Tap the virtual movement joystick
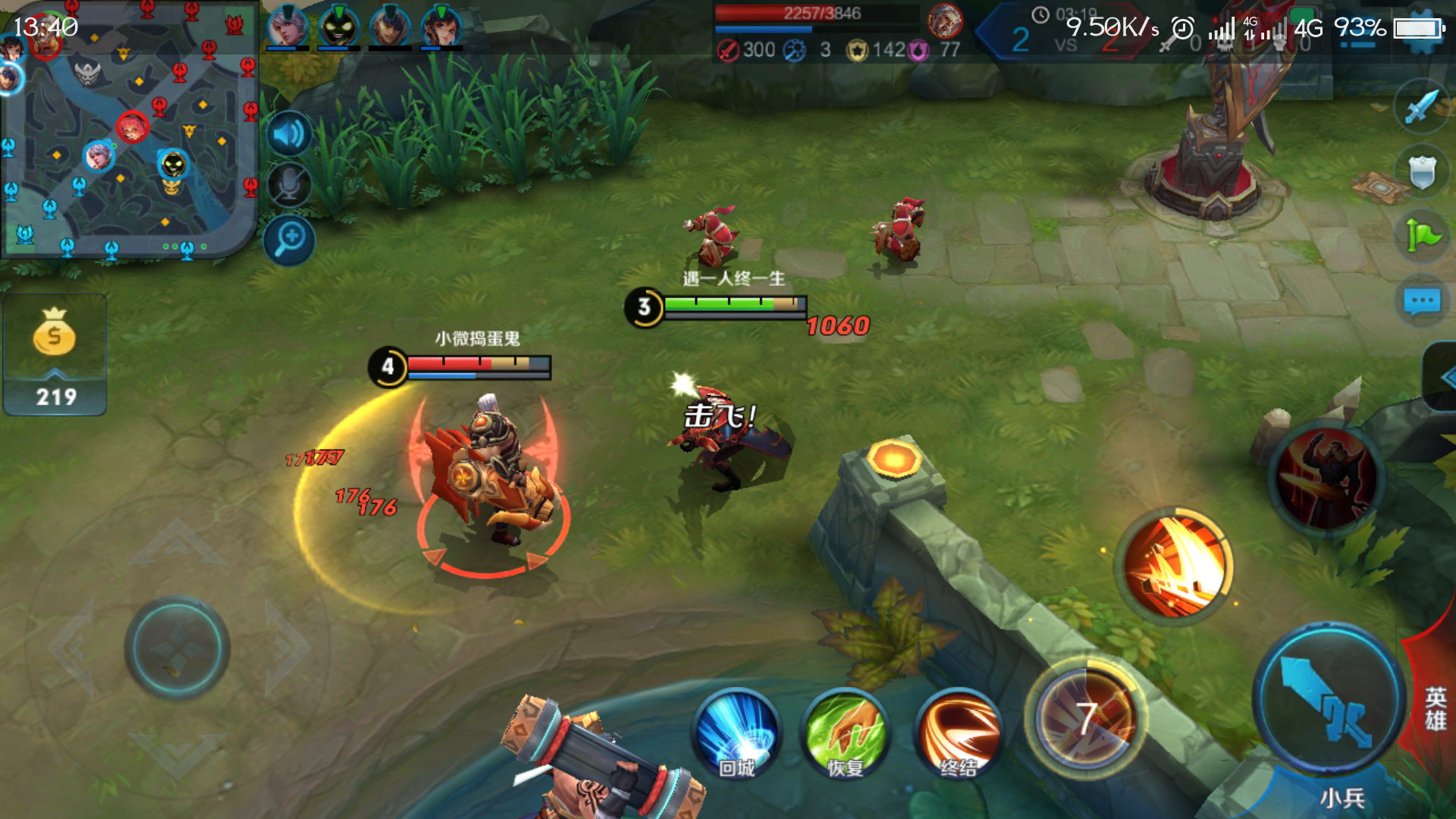The image size is (1456, 819). pos(177,648)
